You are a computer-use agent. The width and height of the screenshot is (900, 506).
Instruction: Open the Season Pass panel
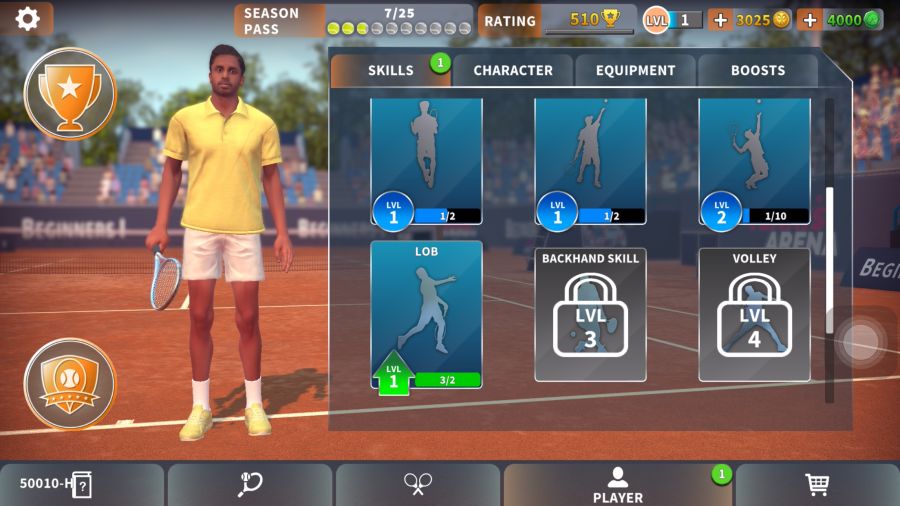pos(353,20)
